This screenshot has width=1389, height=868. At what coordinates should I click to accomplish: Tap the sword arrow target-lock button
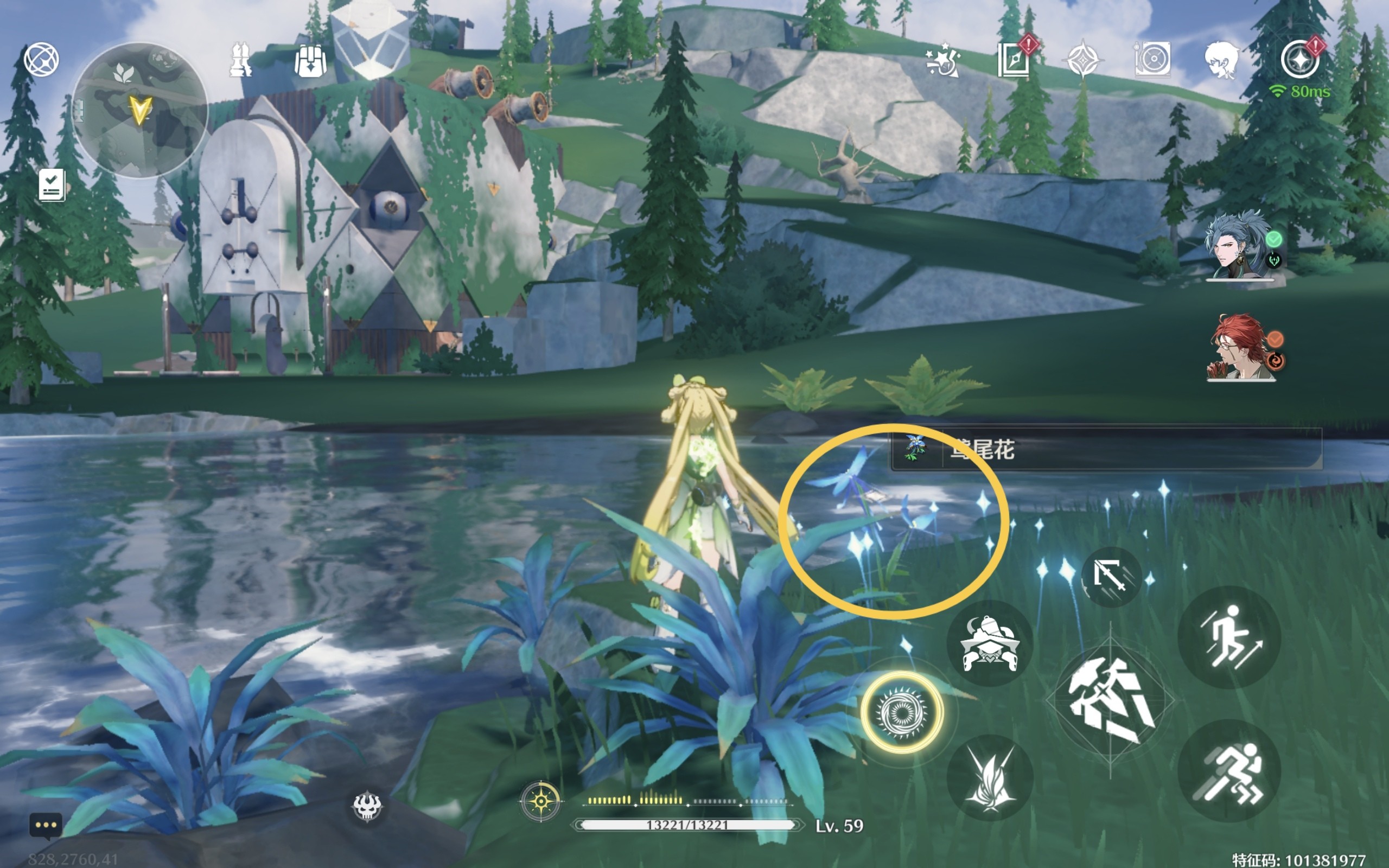(x=1111, y=576)
